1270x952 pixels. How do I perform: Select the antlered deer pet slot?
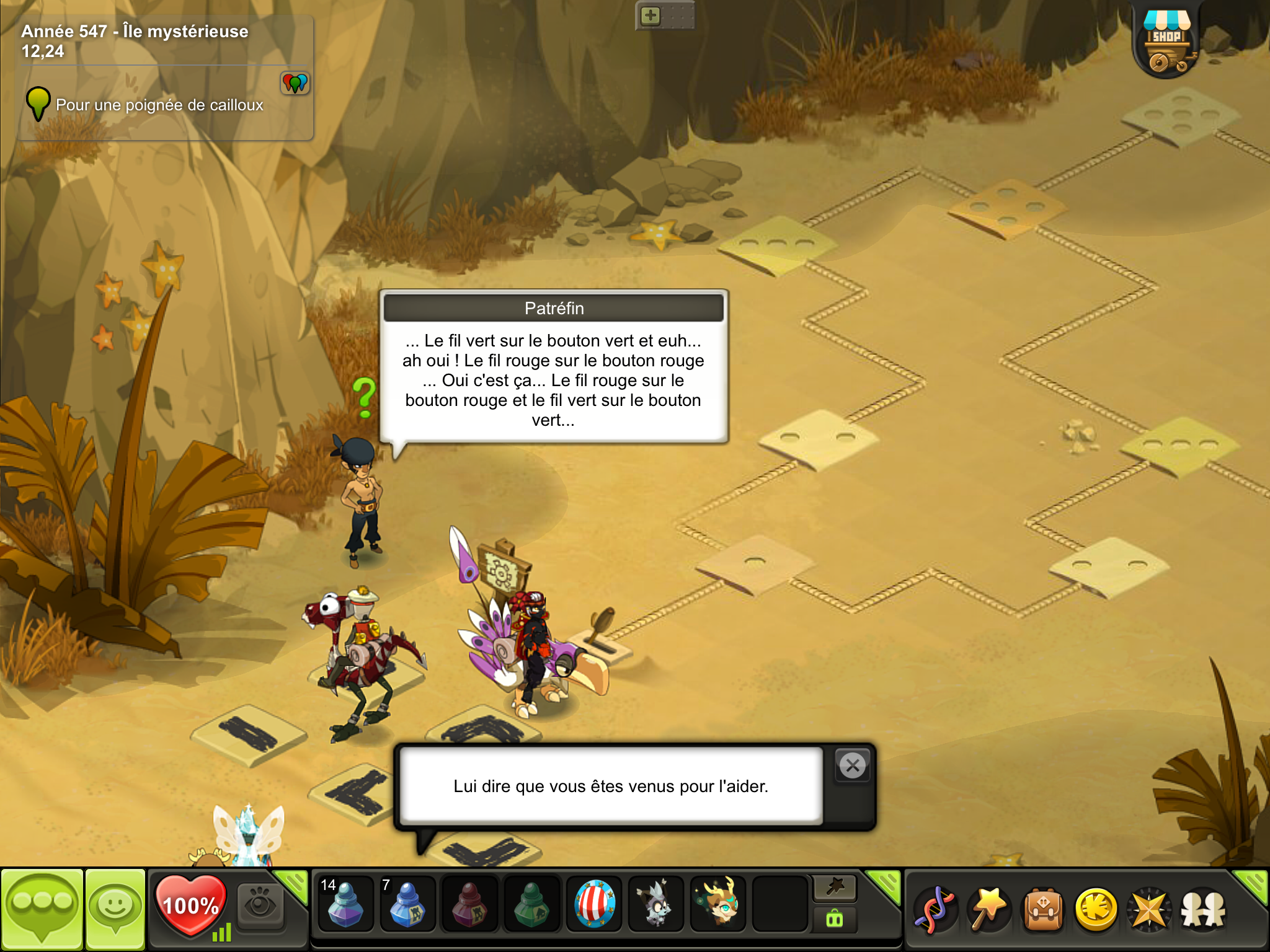(x=718, y=904)
